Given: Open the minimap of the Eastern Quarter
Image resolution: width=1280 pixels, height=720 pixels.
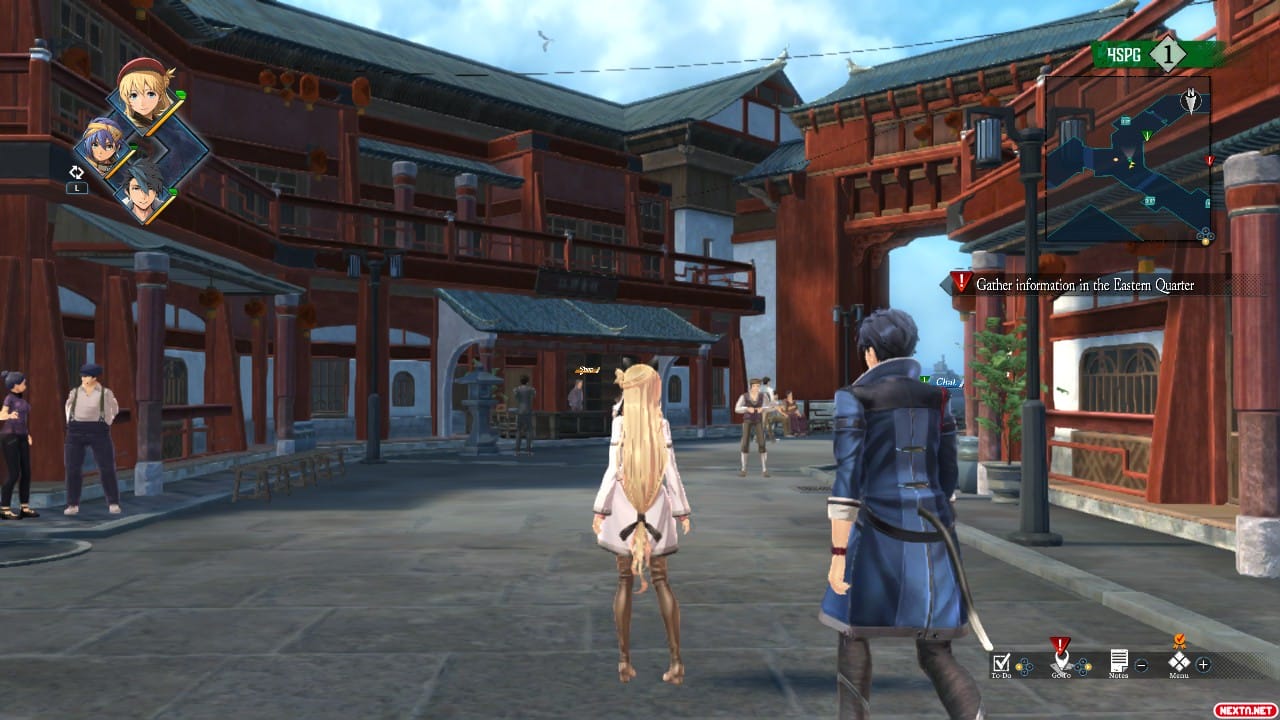Looking at the screenshot, I should 1127,160.
